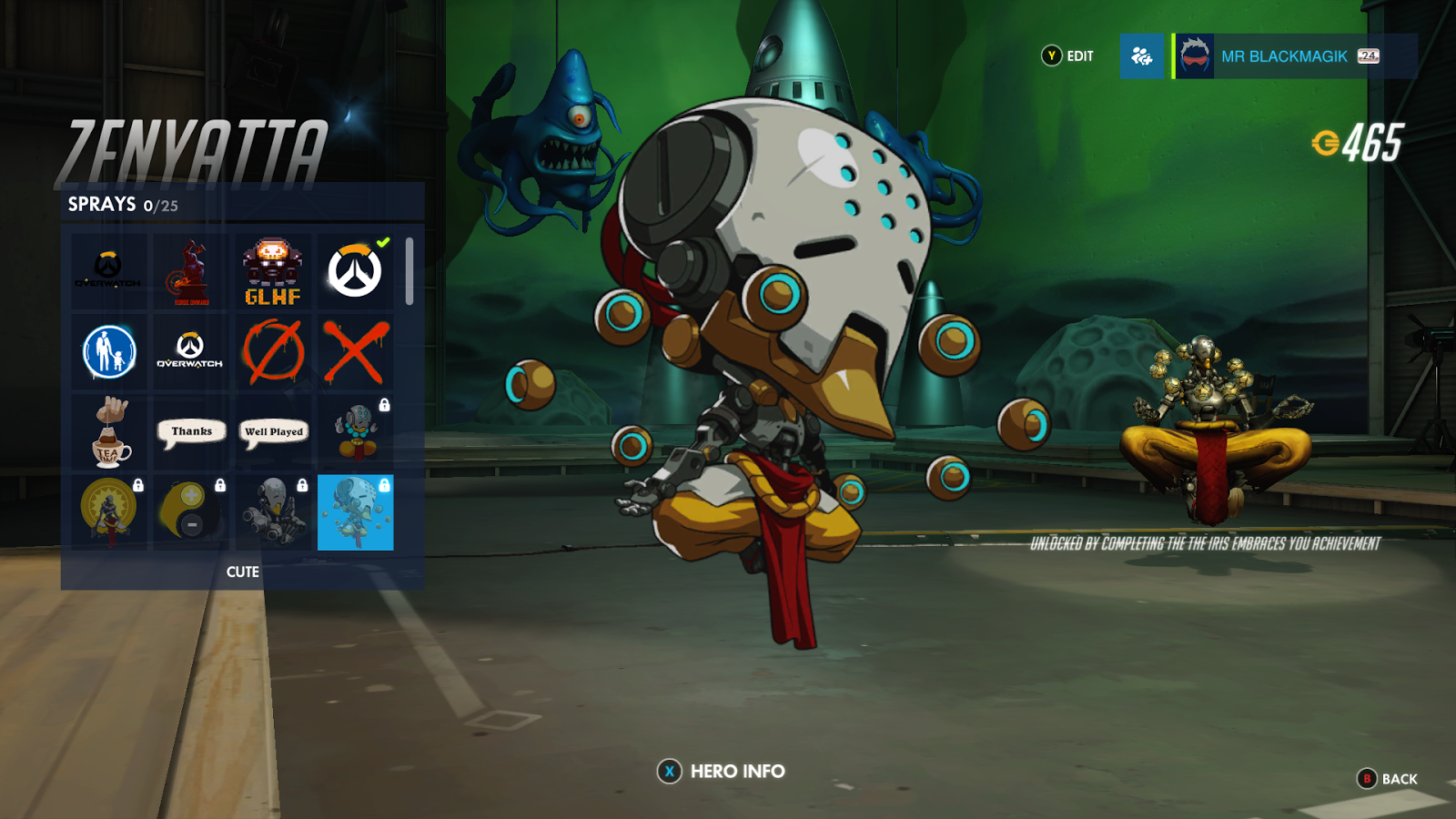The height and width of the screenshot is (819, 1456).
Task: Pick the equipped white Overwatch emblem spray
Action: pos(355,270)
